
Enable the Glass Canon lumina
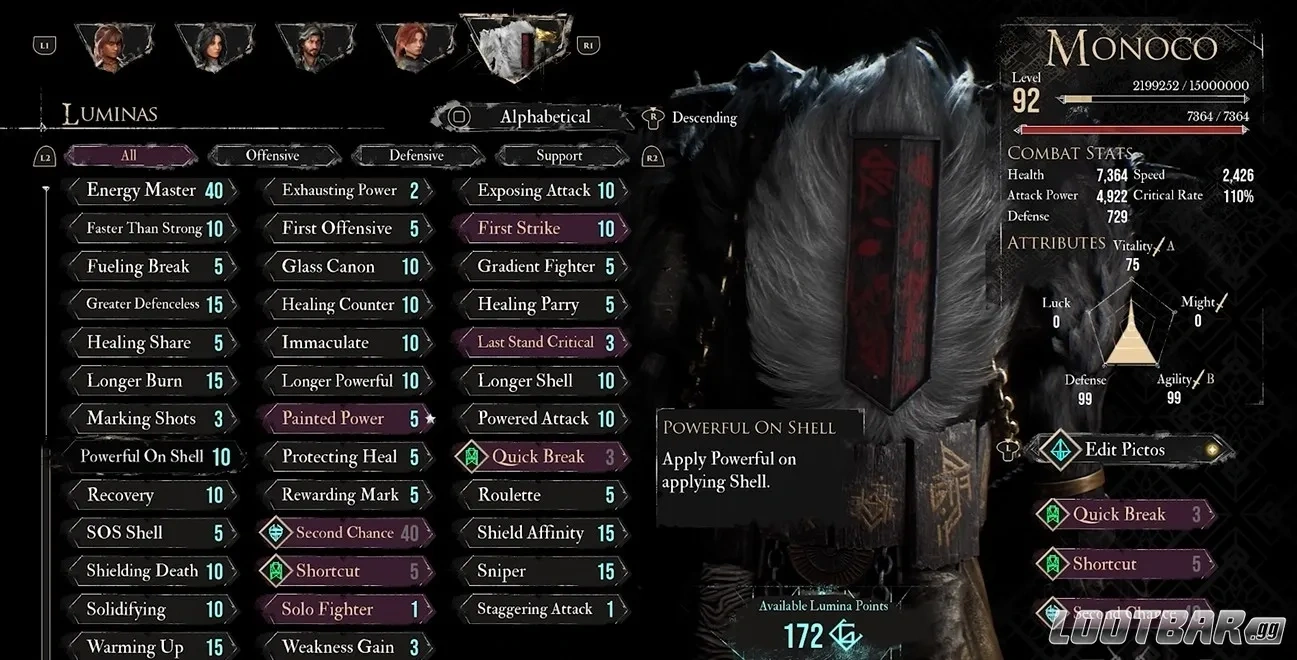pyautogui.click(x=345, y=266)
